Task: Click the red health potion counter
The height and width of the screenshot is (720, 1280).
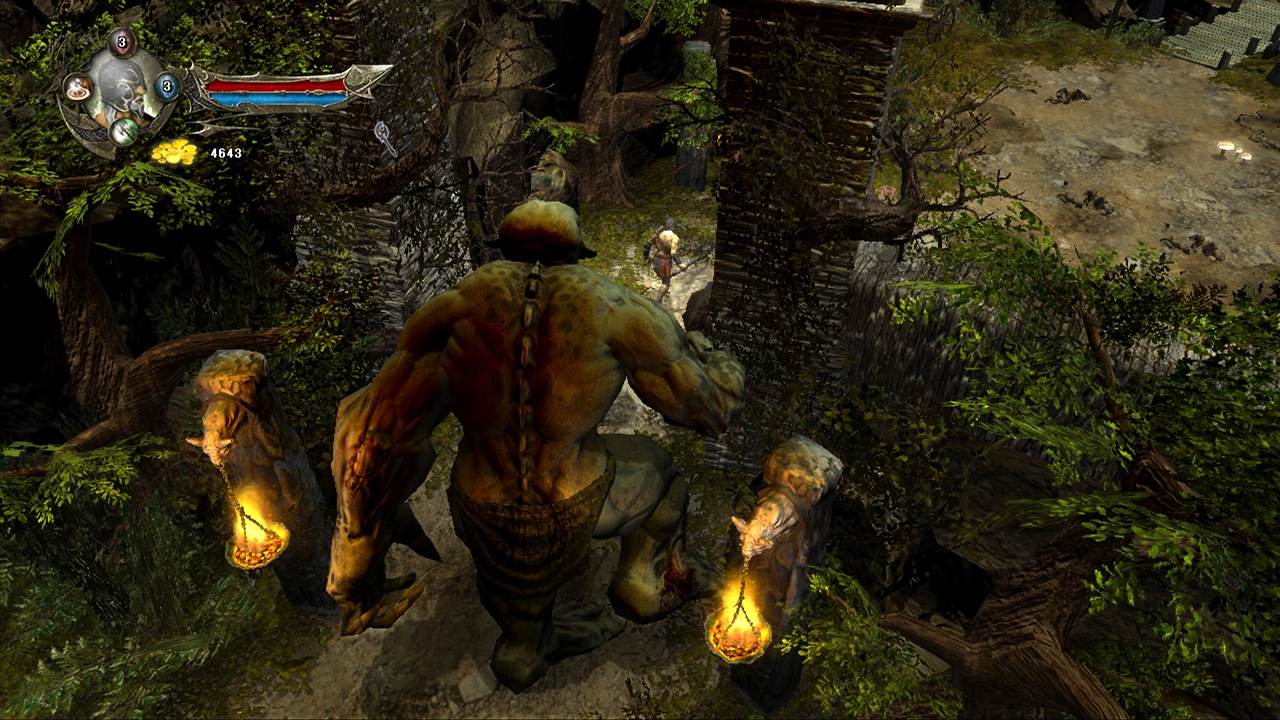Action: point(121,42)
